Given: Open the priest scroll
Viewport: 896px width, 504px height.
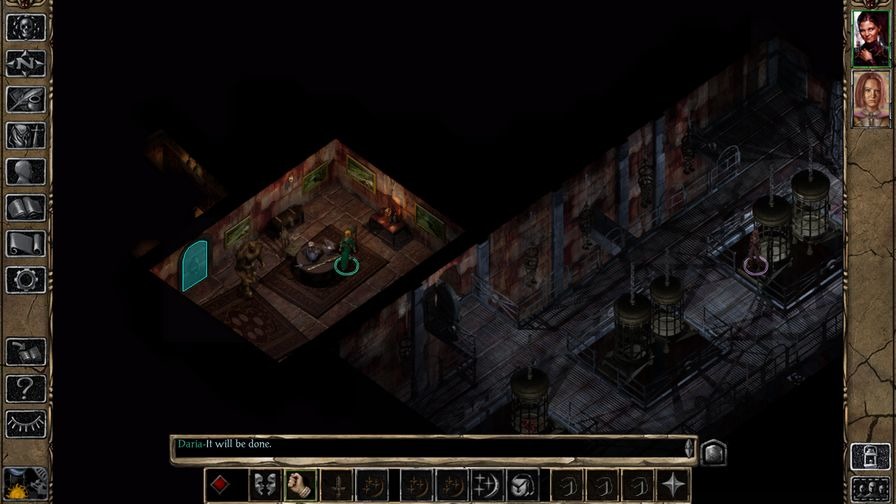Looking at the screenshot, I should click(25, 243).
